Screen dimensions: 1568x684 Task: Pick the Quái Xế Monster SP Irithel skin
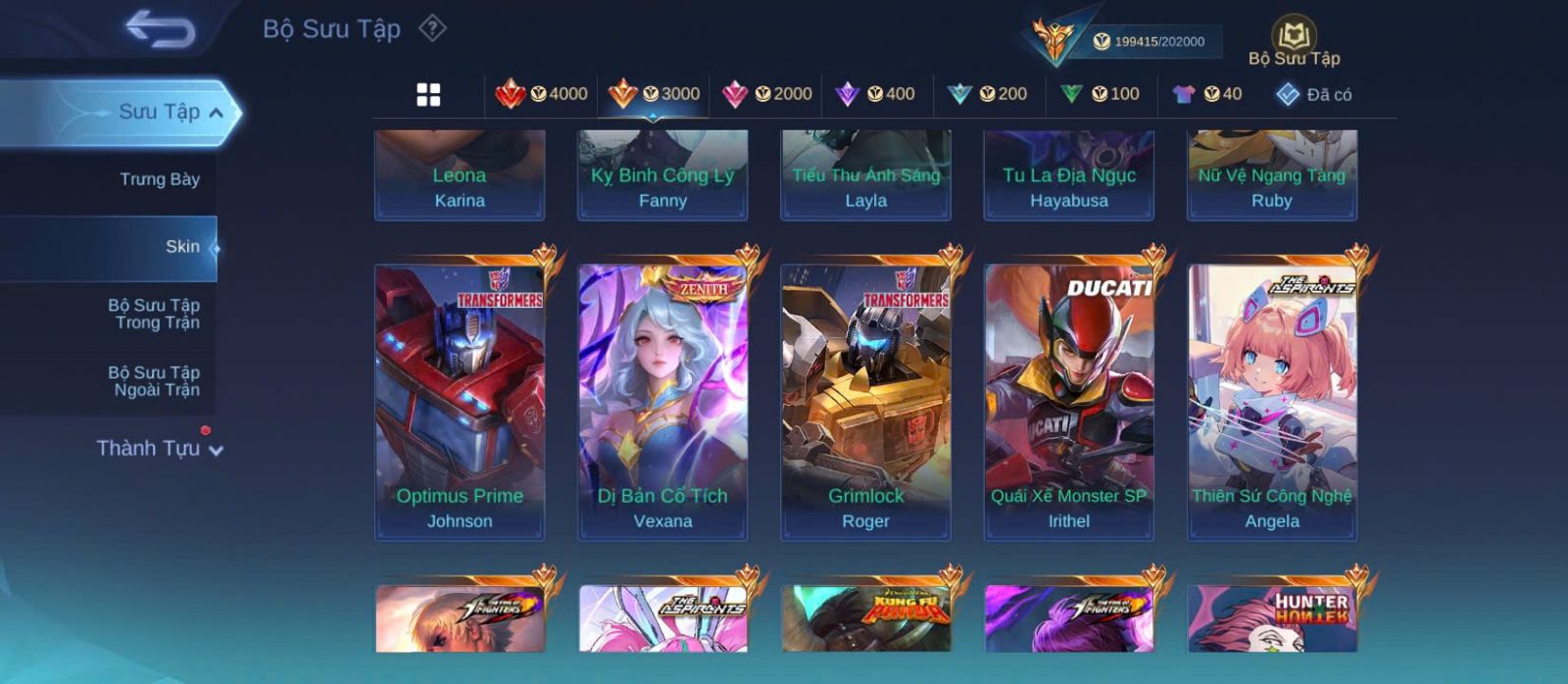click(x=1068, y=402)
